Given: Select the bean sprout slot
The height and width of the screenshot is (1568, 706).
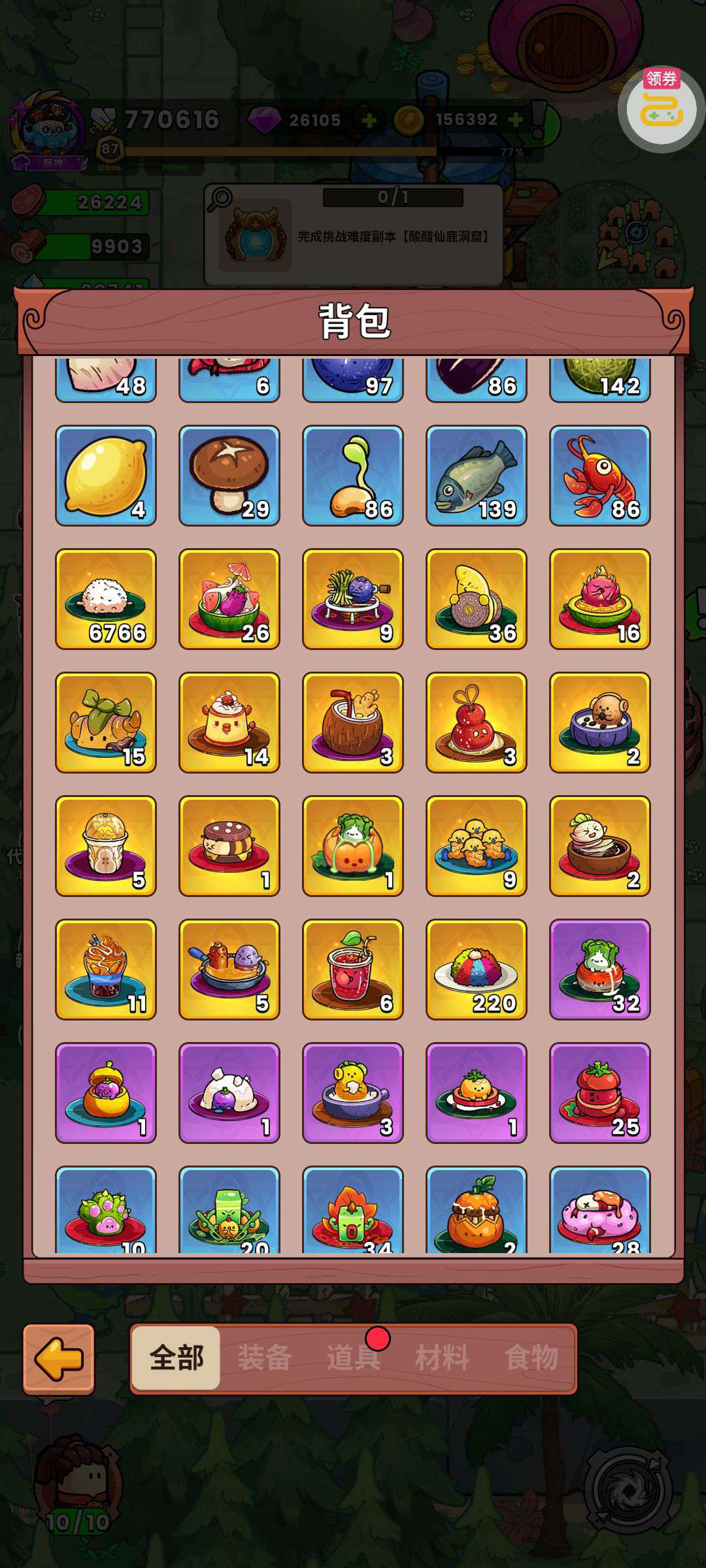Looking at the screenshot, I should [x=353, y=476].
